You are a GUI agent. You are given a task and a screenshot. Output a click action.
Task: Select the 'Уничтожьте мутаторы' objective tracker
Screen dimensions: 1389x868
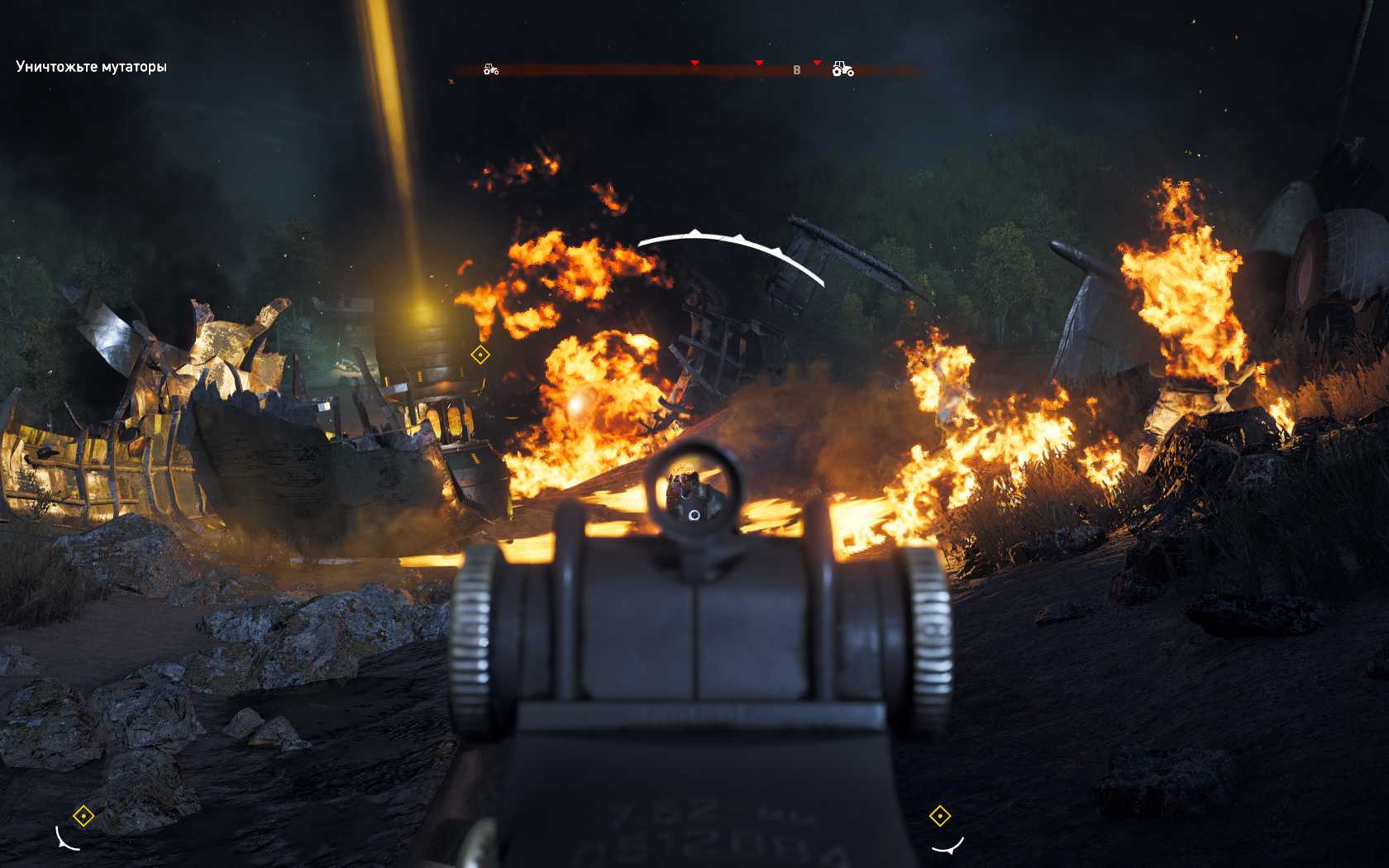(x=91, y=67)
